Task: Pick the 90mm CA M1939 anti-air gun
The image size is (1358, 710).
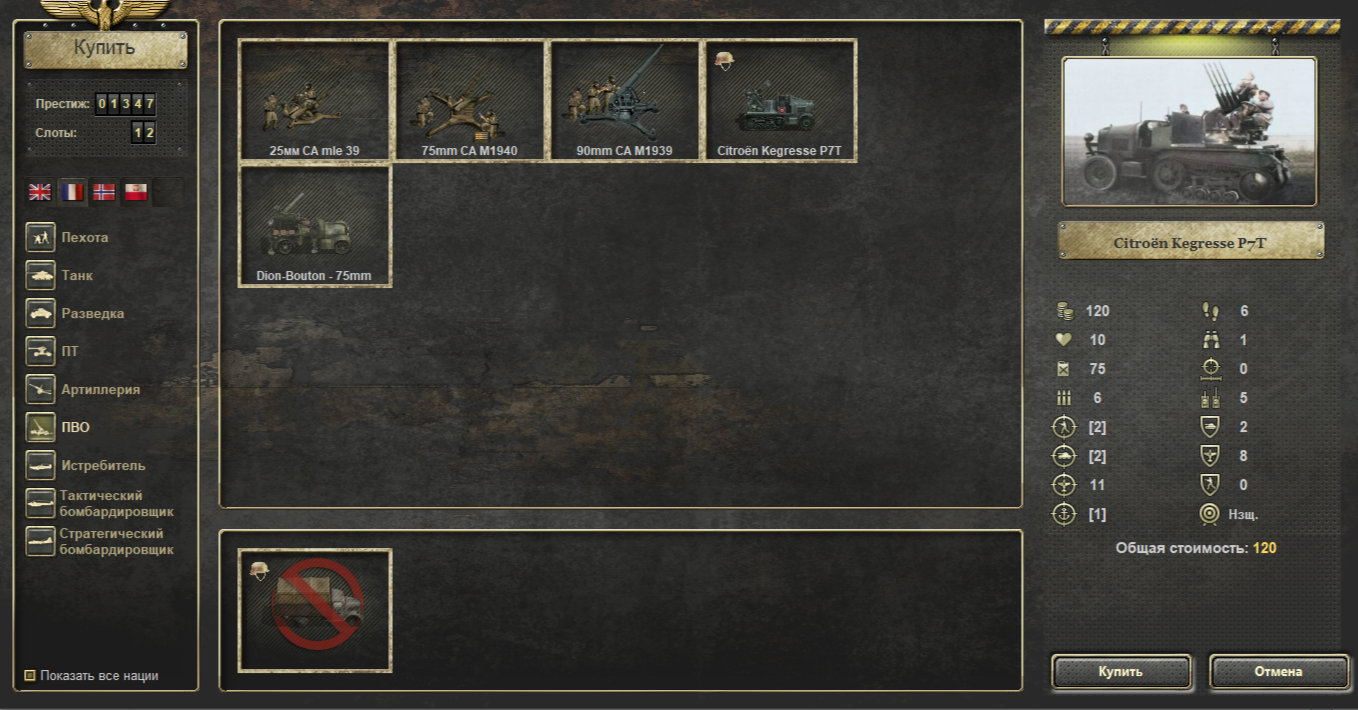Action: tap(625, 101)
